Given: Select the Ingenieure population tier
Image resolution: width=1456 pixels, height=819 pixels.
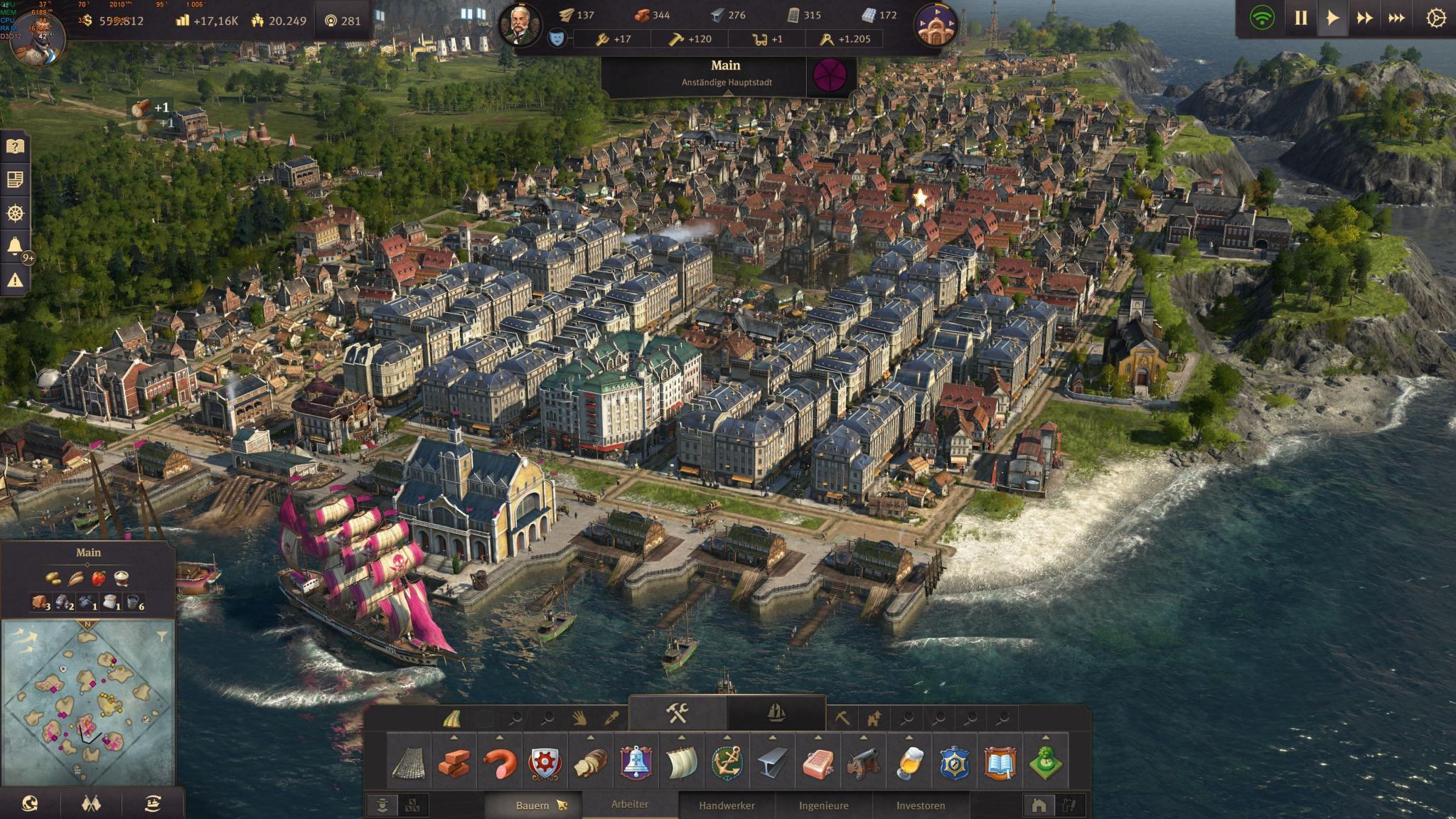Looking at the screenshot, I should pos(823,805).
